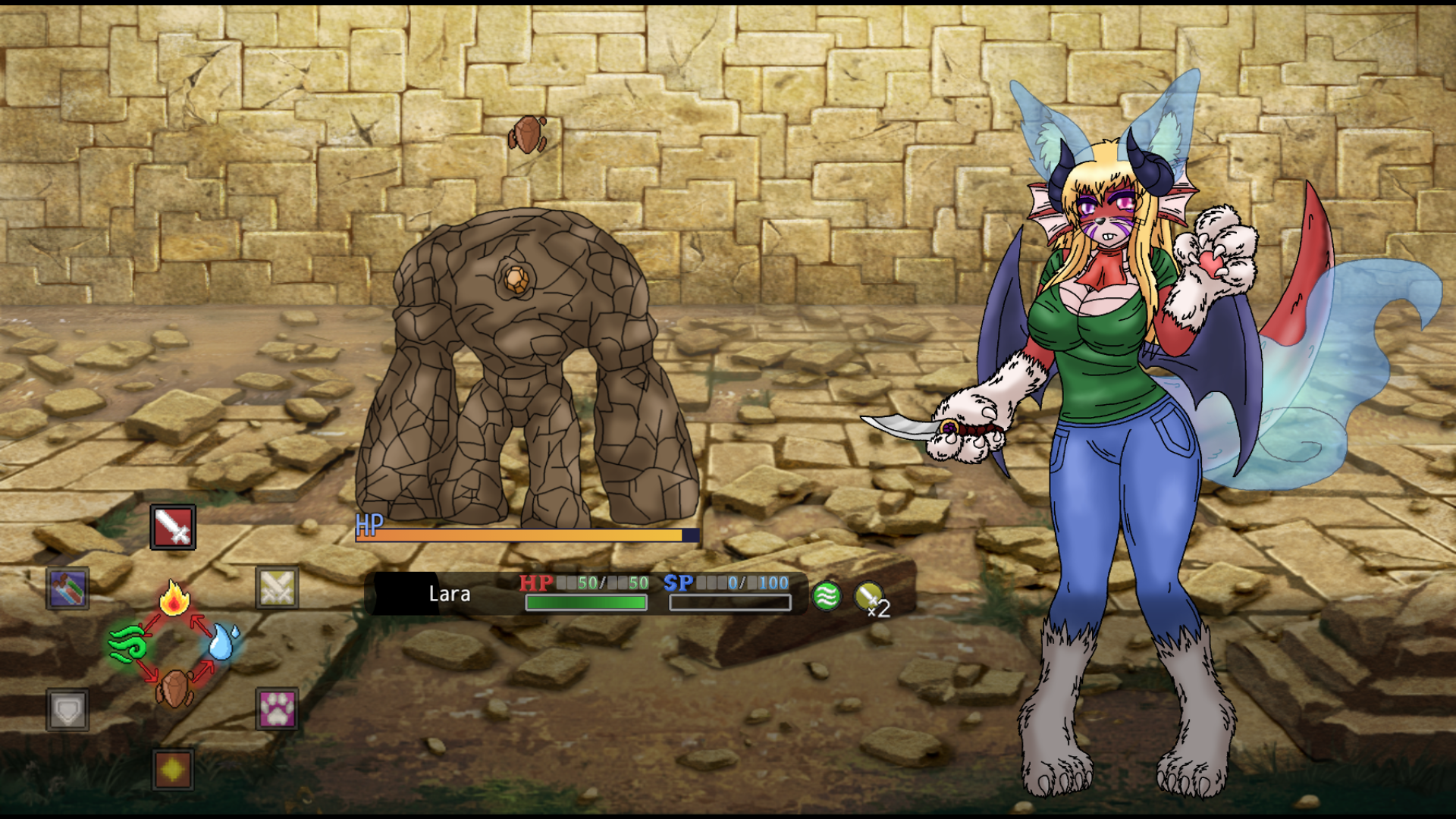This screenshot has width=1456, height=819.
Task: Choose the yellow sparkle command
Action: click(173, 770)
